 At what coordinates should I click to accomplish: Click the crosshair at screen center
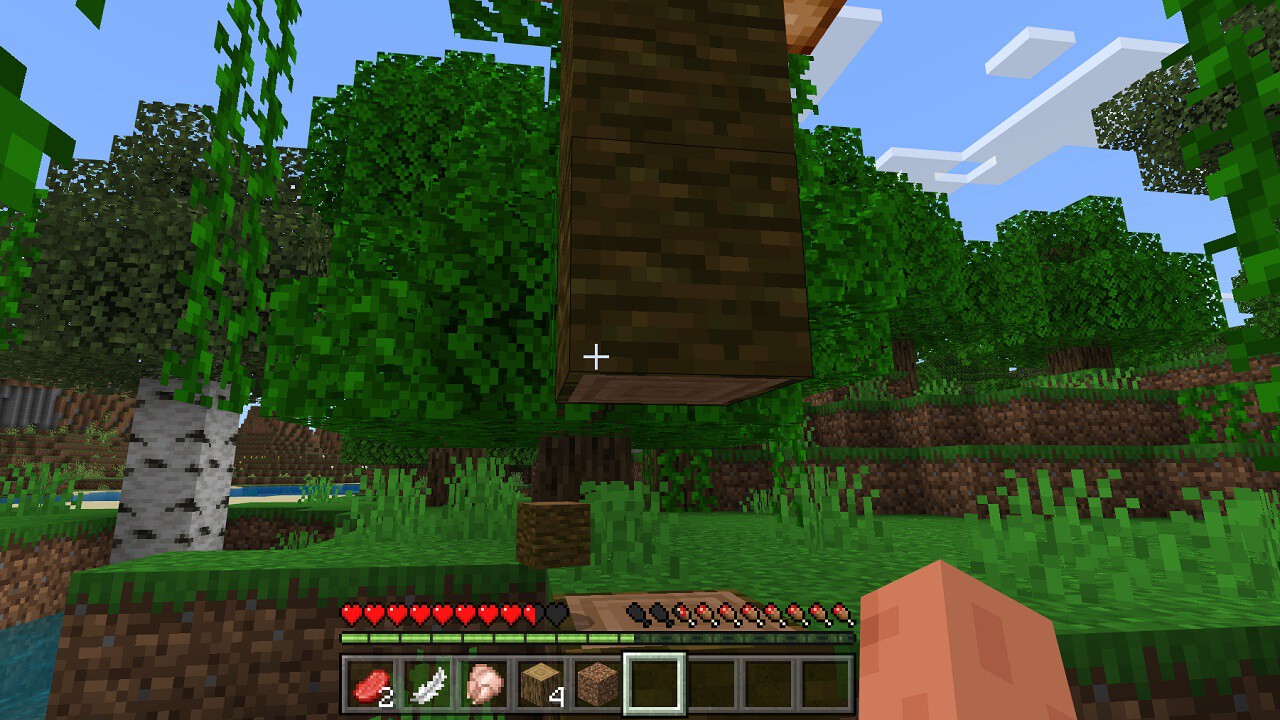[597, 354]
